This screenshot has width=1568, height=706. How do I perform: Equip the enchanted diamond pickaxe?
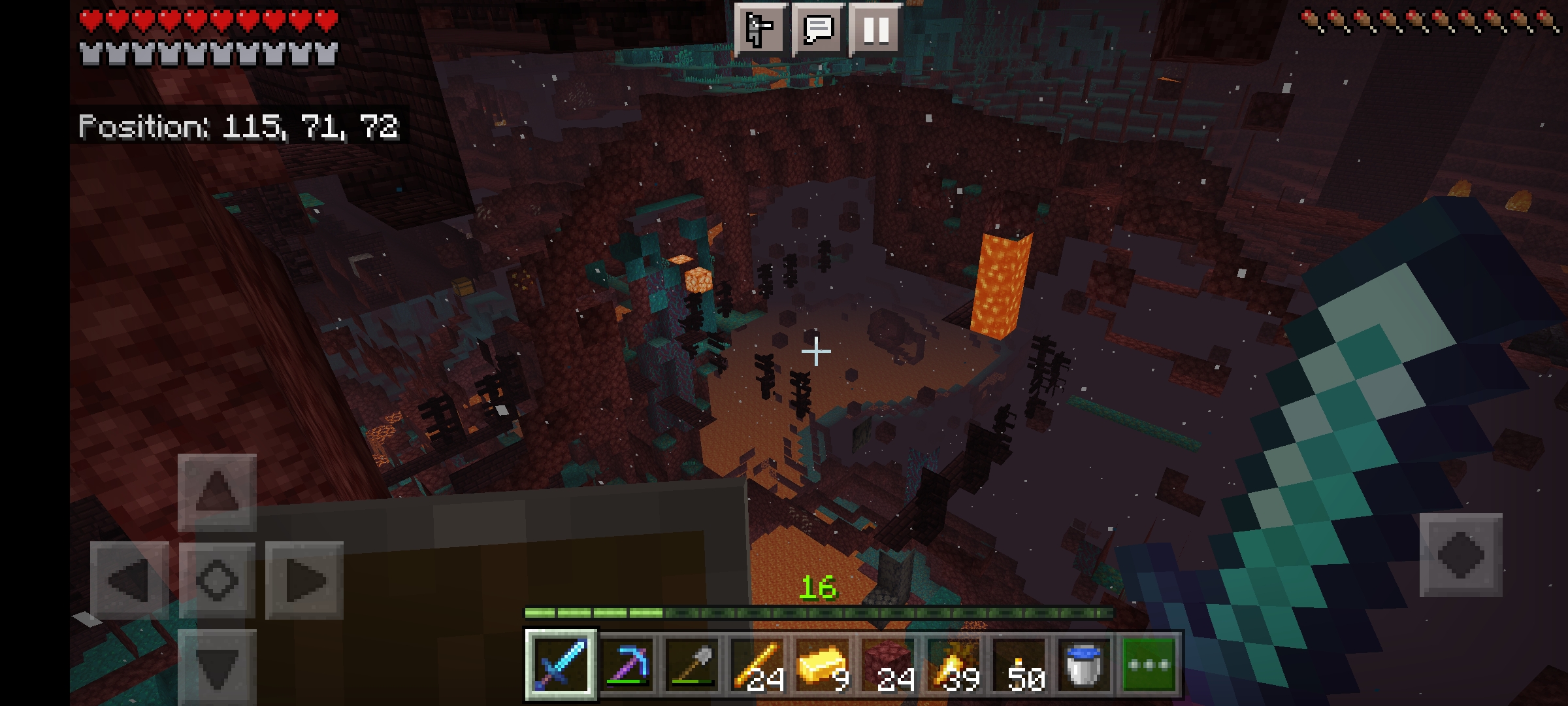[626, 664]
